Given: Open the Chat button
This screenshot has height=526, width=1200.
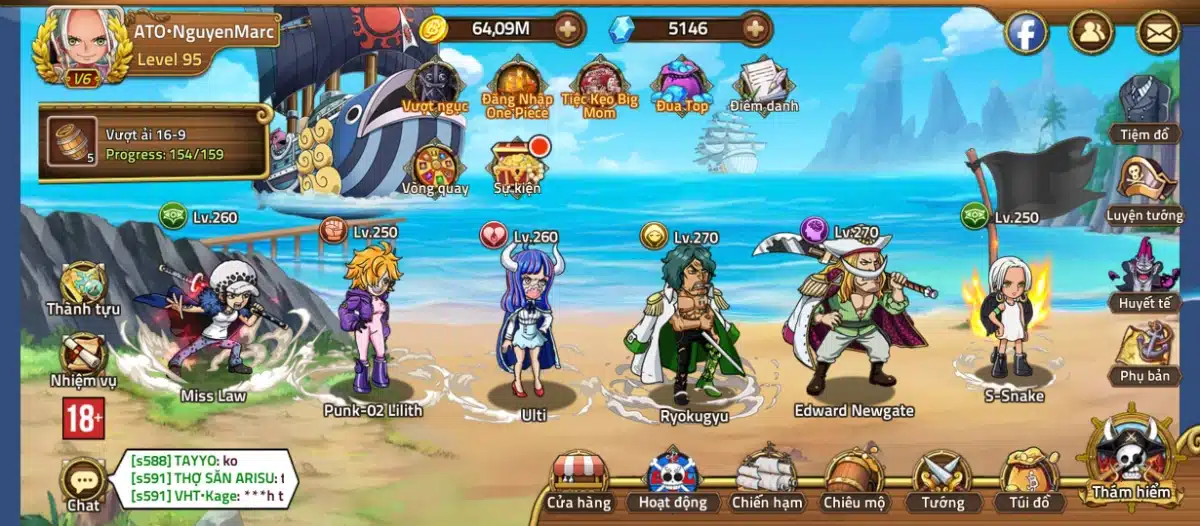Looking at the screenshot, I should coord(83,484).
